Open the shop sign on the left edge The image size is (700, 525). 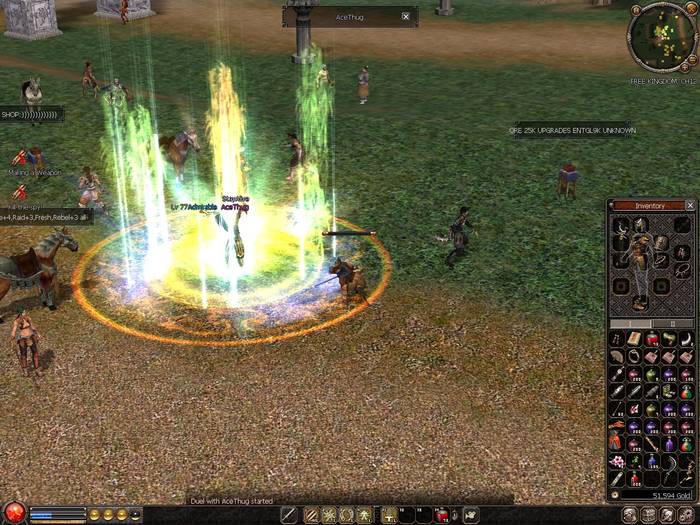point(30,114)
